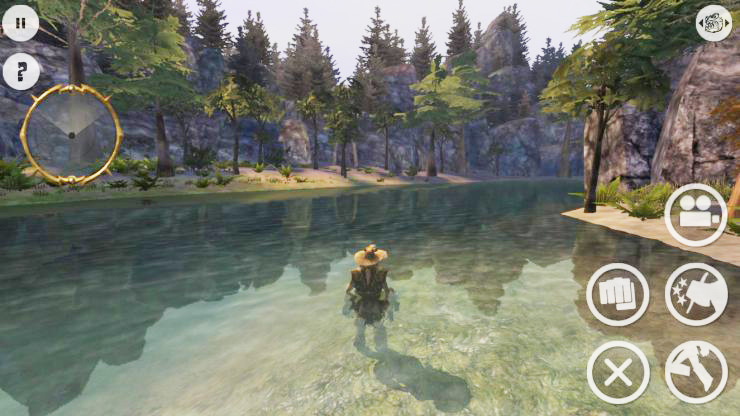Open the question mark help button

(x=21, y=71)
